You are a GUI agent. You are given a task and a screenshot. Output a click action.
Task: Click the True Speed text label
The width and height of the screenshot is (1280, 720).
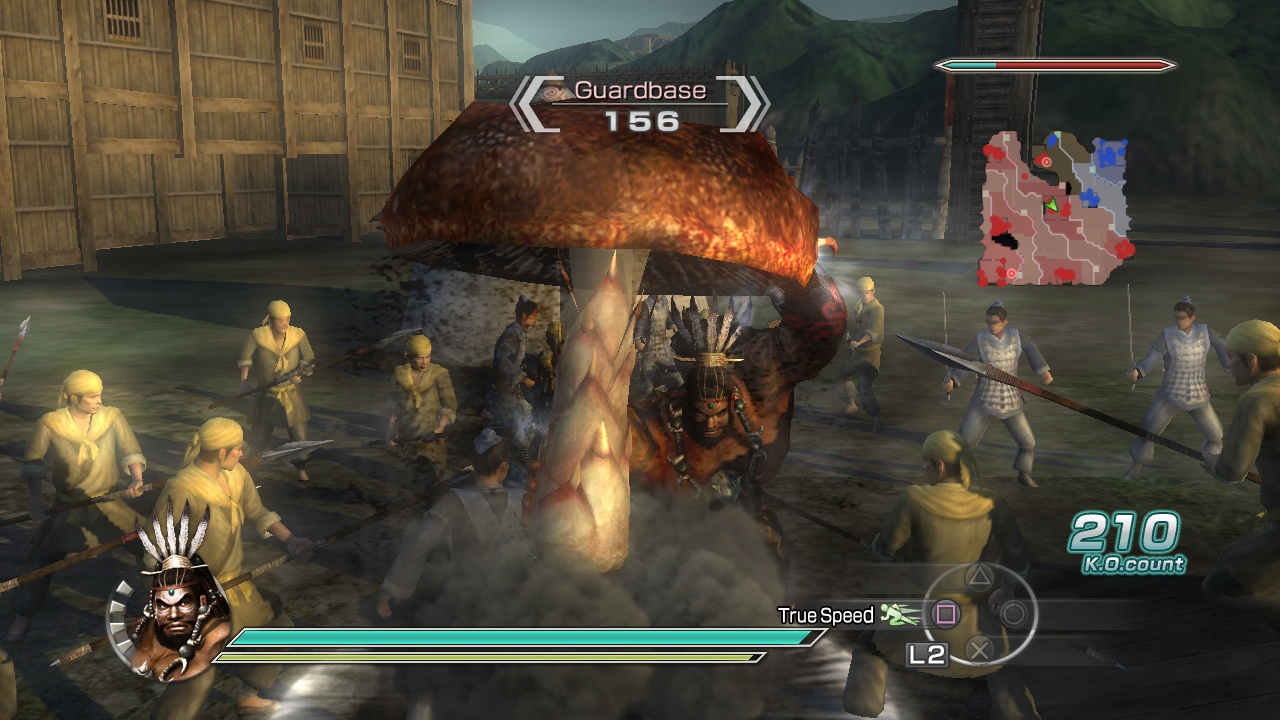pyautogui.click(x=828, y=616)
